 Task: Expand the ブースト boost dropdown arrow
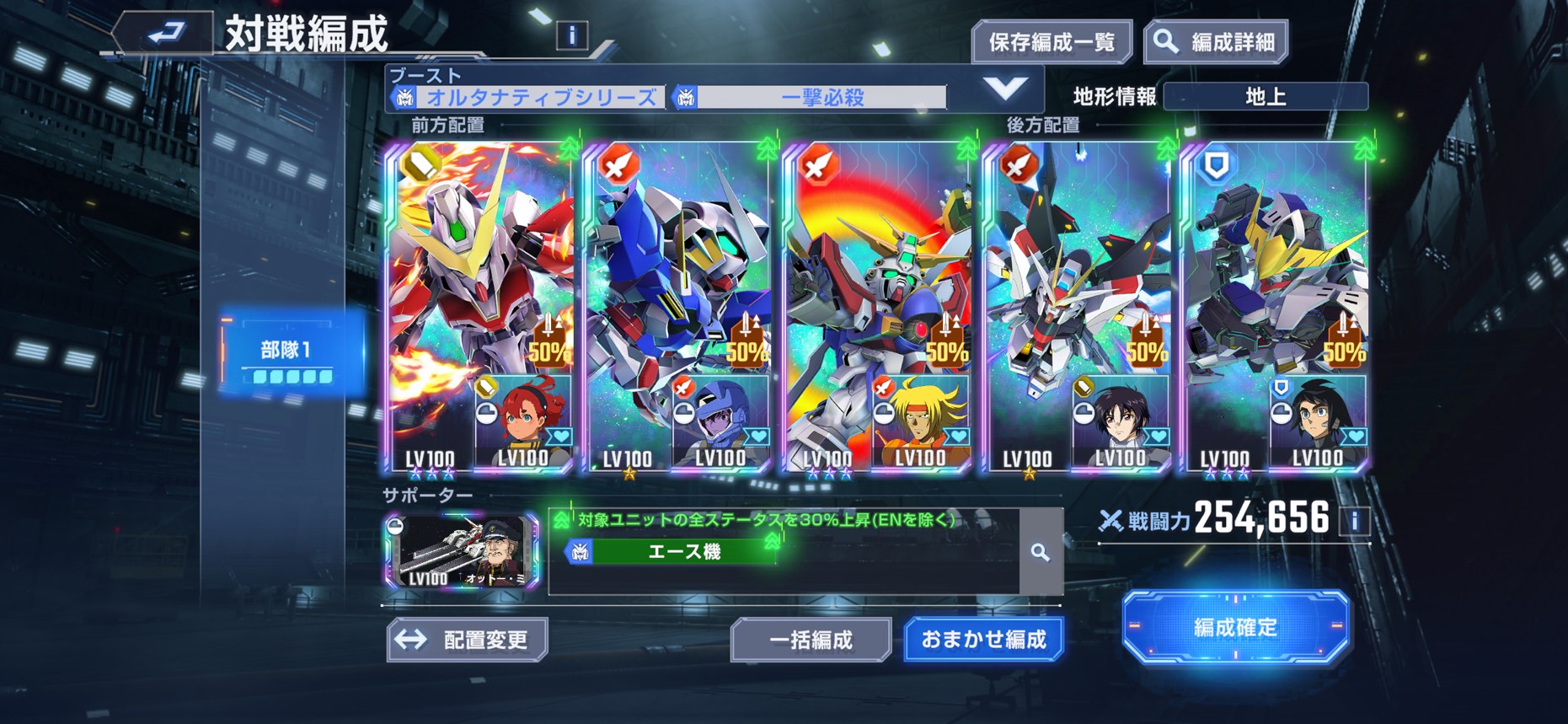tap(1005, 88)
